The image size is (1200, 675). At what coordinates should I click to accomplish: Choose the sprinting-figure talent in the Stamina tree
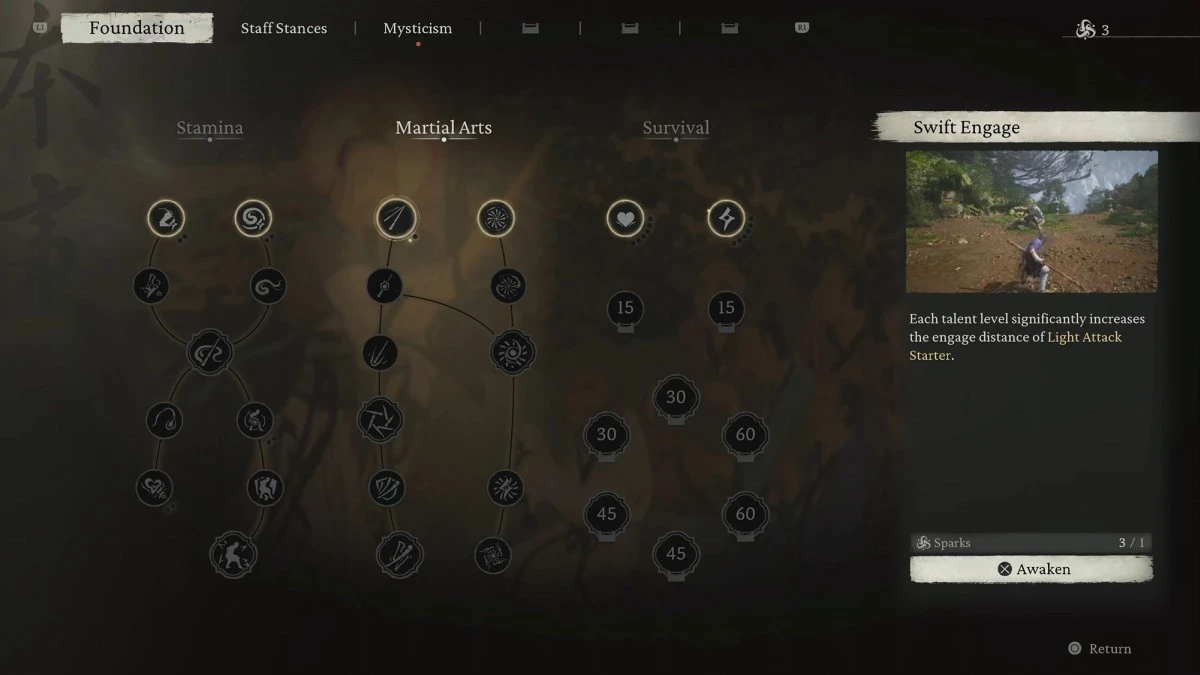coord(166,218)
